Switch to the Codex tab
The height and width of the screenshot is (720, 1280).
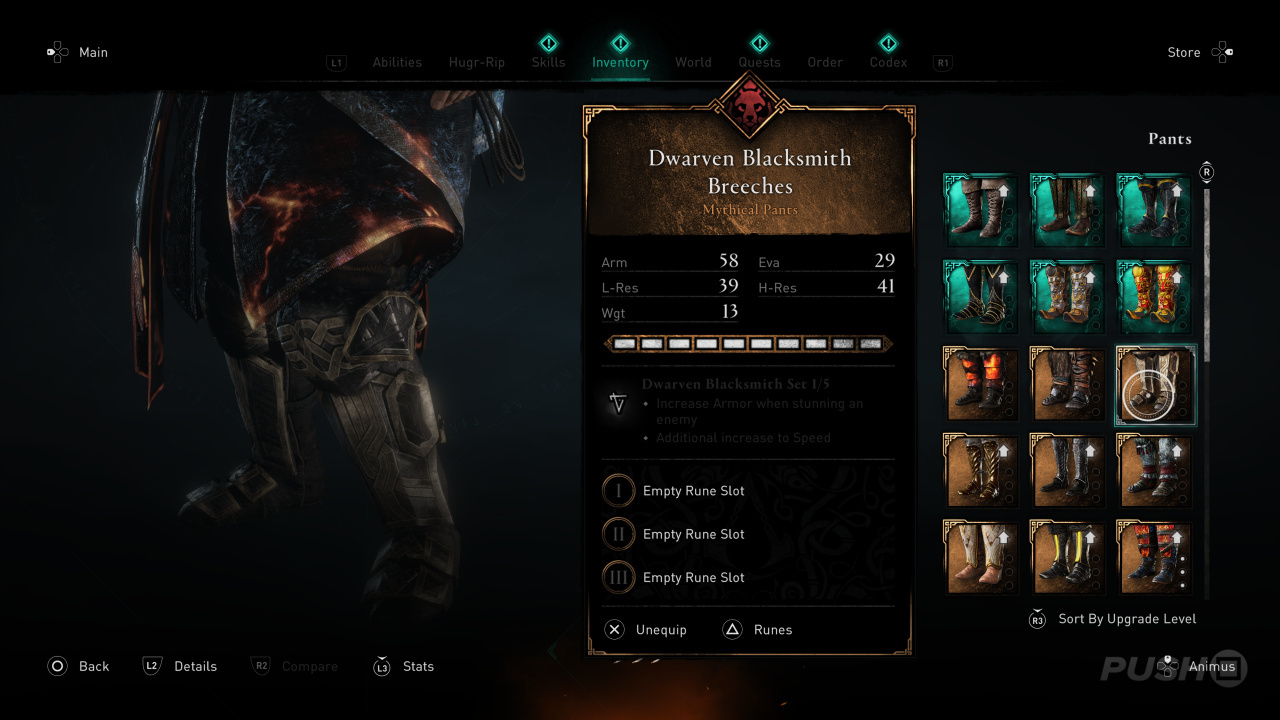pos(888,62)
